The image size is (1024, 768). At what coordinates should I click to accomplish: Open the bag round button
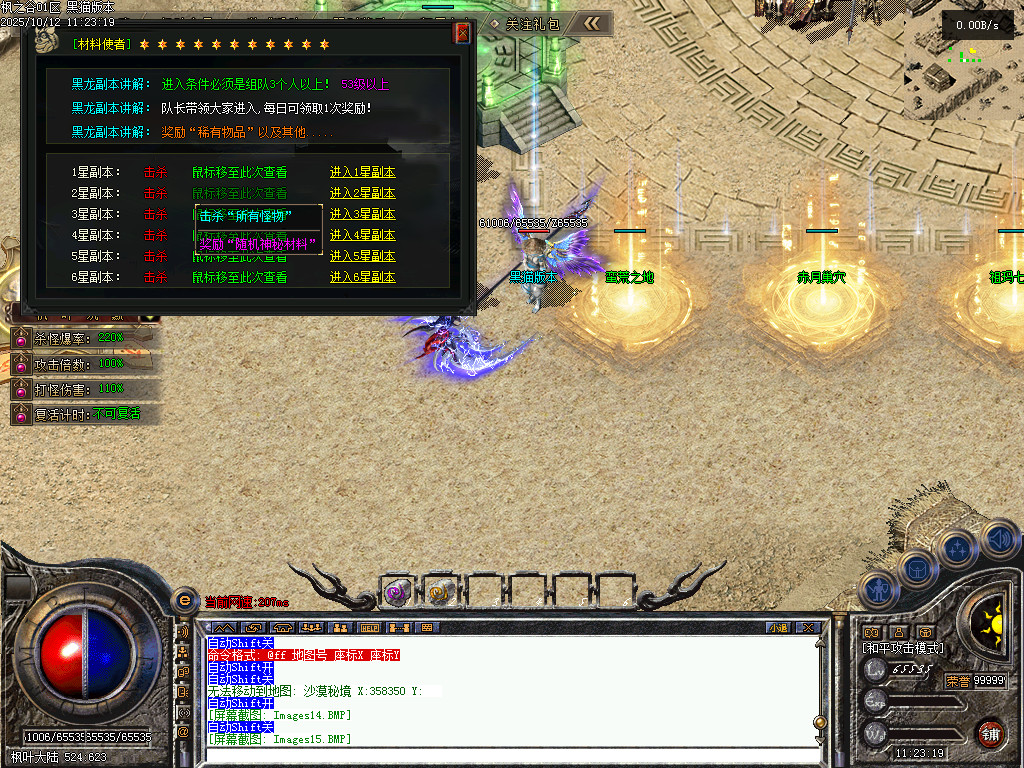(x=918, y=568)
